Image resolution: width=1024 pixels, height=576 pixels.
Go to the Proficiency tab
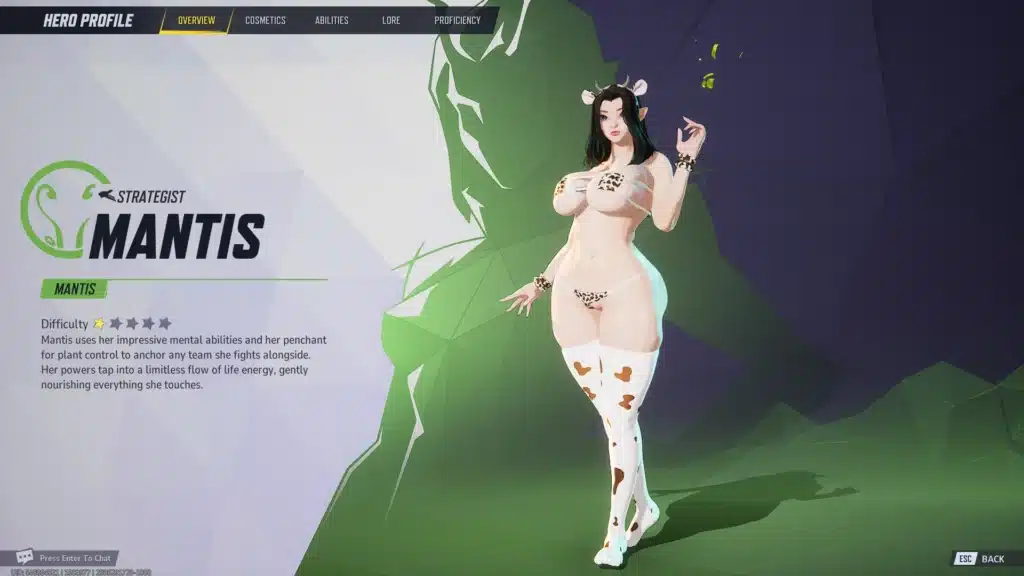tap(457, 20)
